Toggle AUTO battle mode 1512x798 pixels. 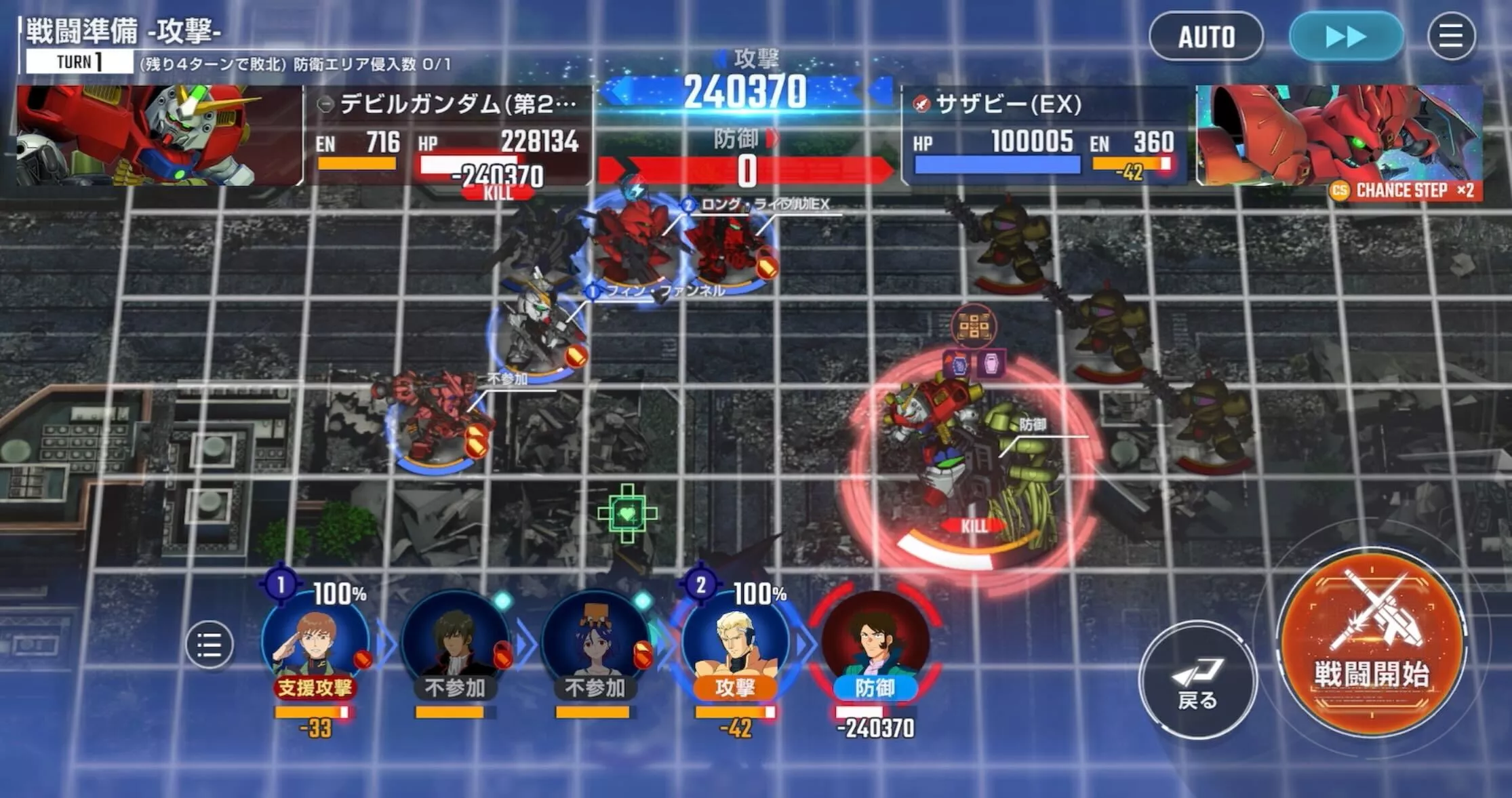(x=1206, y=37)
